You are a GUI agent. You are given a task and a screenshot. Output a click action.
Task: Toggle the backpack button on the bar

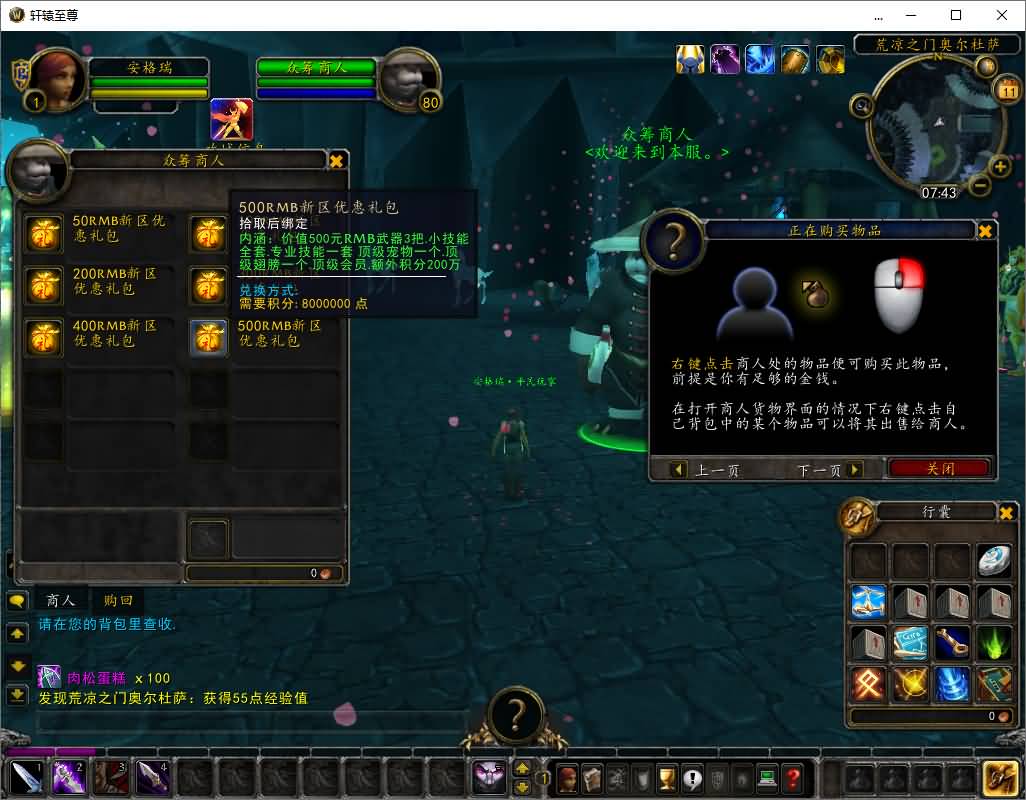1001,777
